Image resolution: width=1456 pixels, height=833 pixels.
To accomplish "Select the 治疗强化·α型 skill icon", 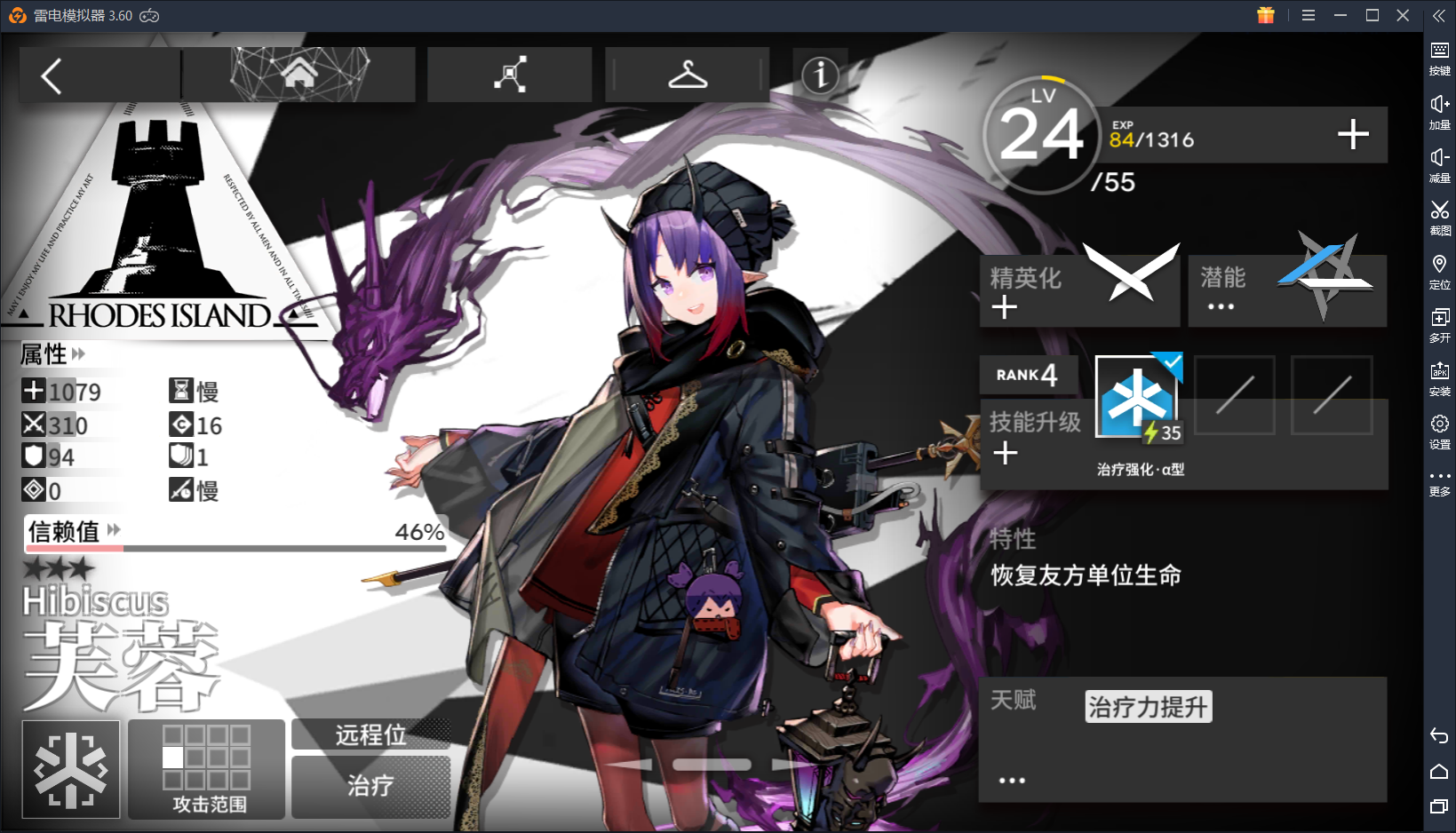I will pyautogui.click(x=1137, y=397).
